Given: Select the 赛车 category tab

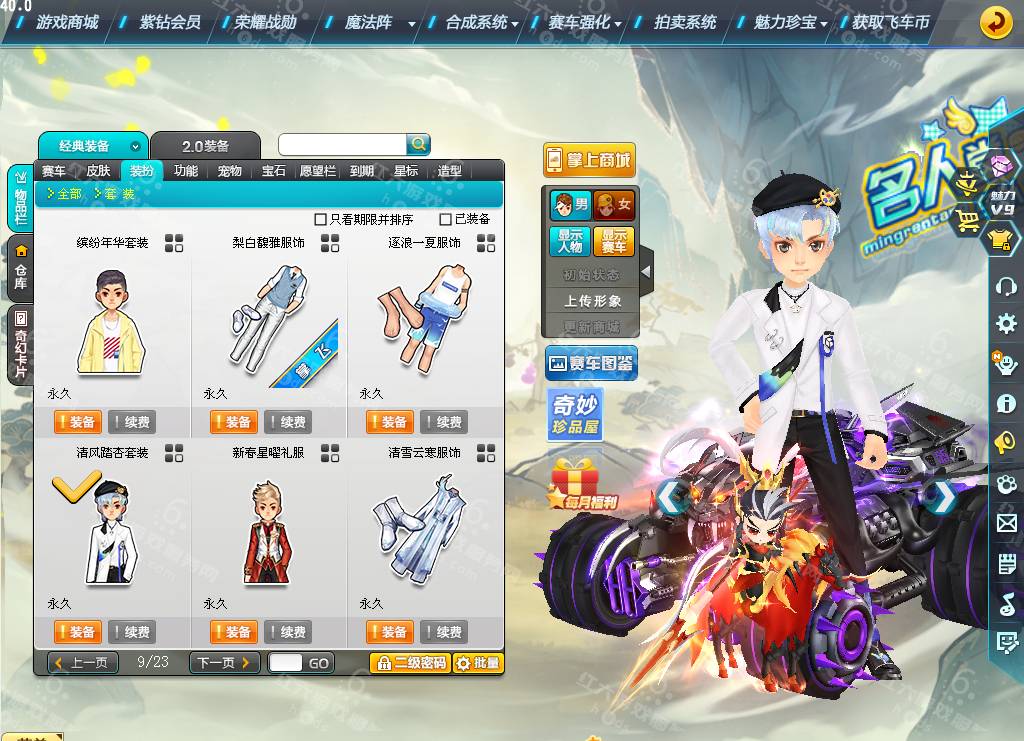Looking at the screenshot, I should tap(54, 171).
